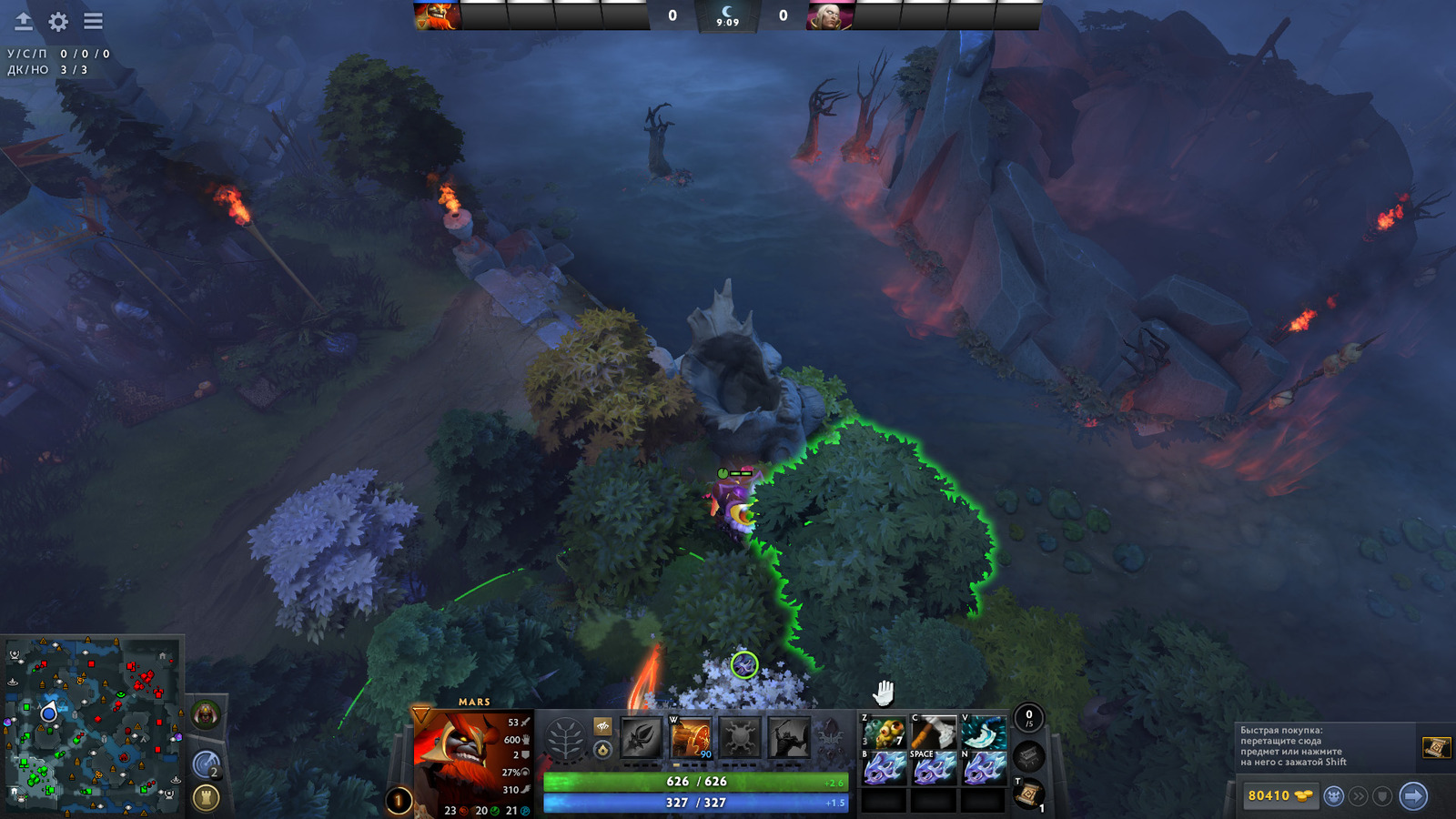
Task: Select the enemy hero portrait on top bar
Action: [x=830, y=15]
